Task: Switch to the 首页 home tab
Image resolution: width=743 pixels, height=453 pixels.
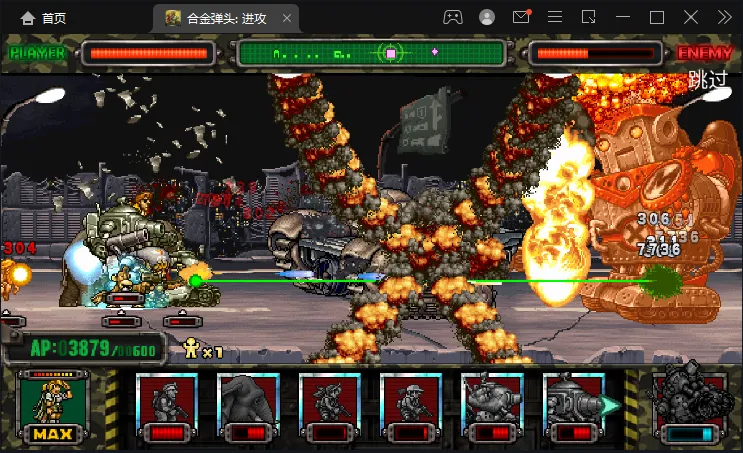Action: click(43, 18)
